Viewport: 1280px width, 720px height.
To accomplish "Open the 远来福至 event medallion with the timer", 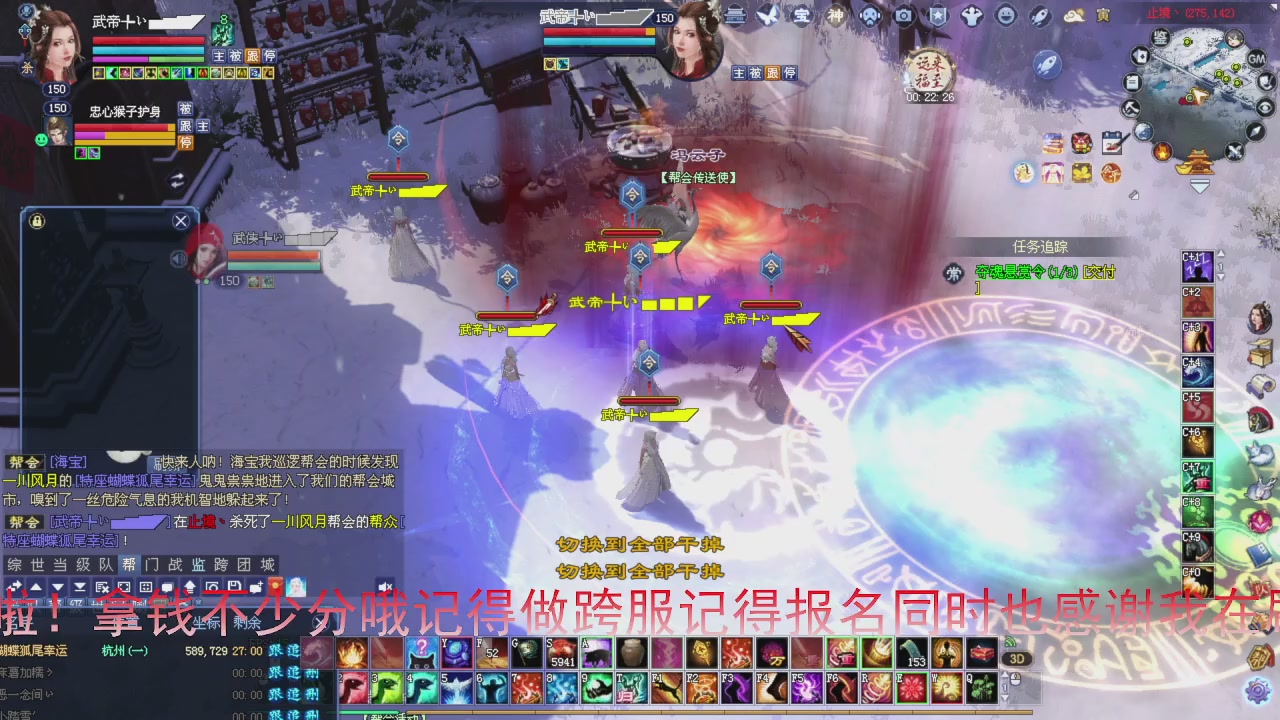I will point(932,72).
